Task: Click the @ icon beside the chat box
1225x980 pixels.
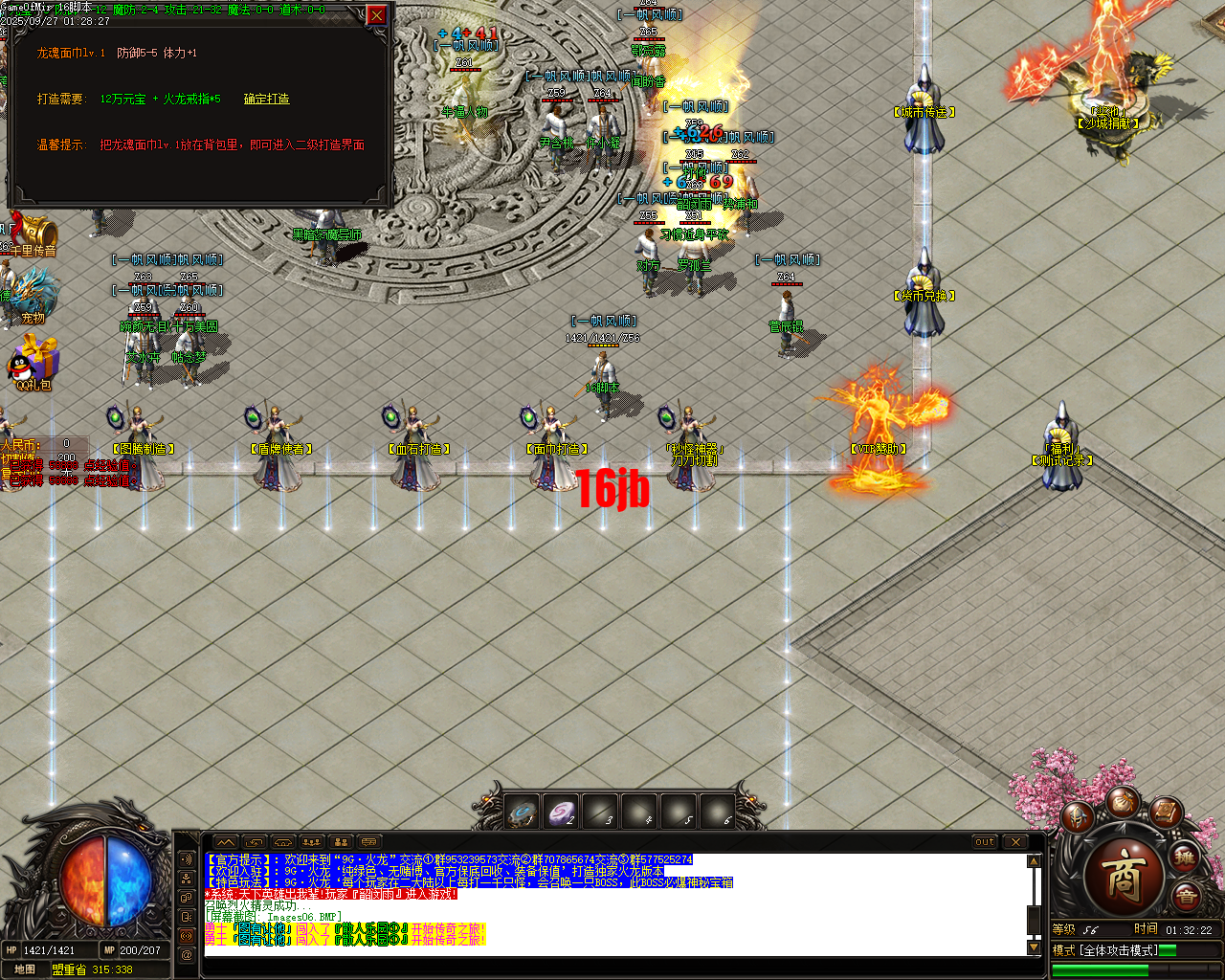Action: (187, 953)
